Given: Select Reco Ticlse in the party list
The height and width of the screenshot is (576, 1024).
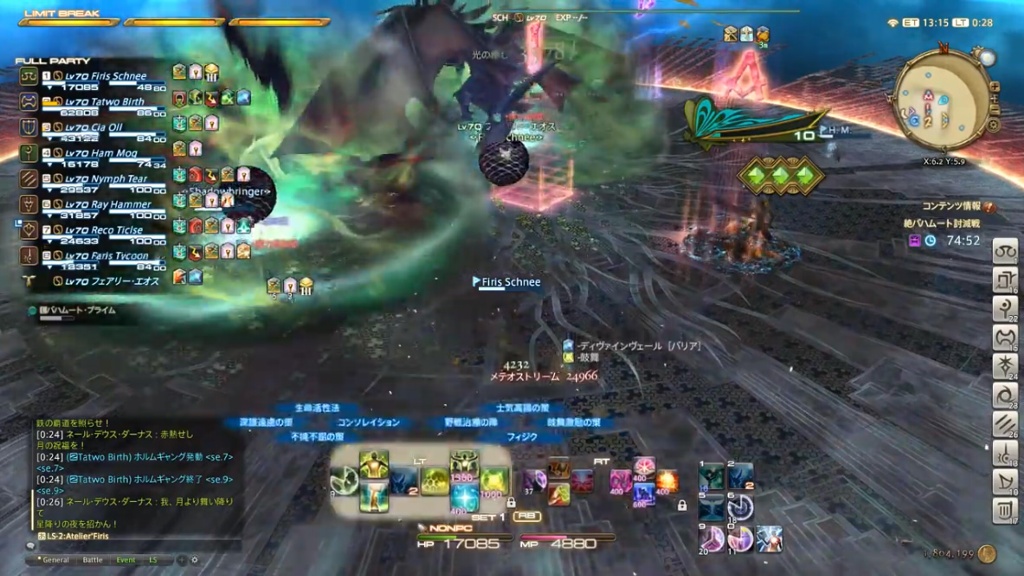Looking at the screenshot, I should (x=103, y=230).
